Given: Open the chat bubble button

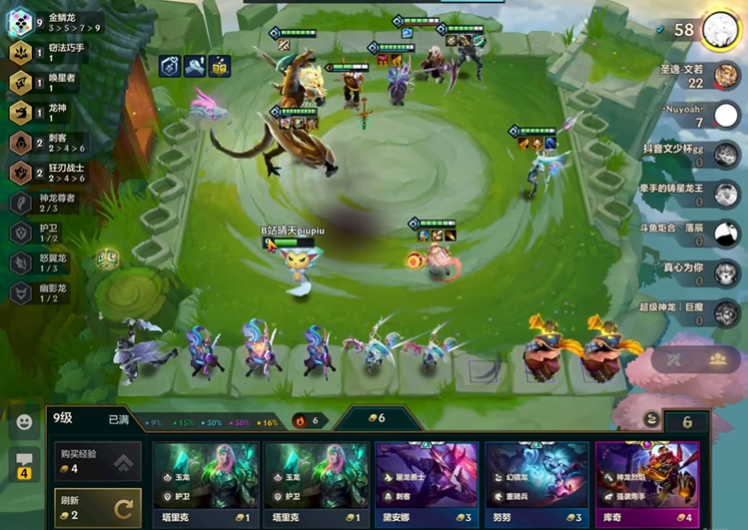Looking at the screenshot, I should (23, 463).
